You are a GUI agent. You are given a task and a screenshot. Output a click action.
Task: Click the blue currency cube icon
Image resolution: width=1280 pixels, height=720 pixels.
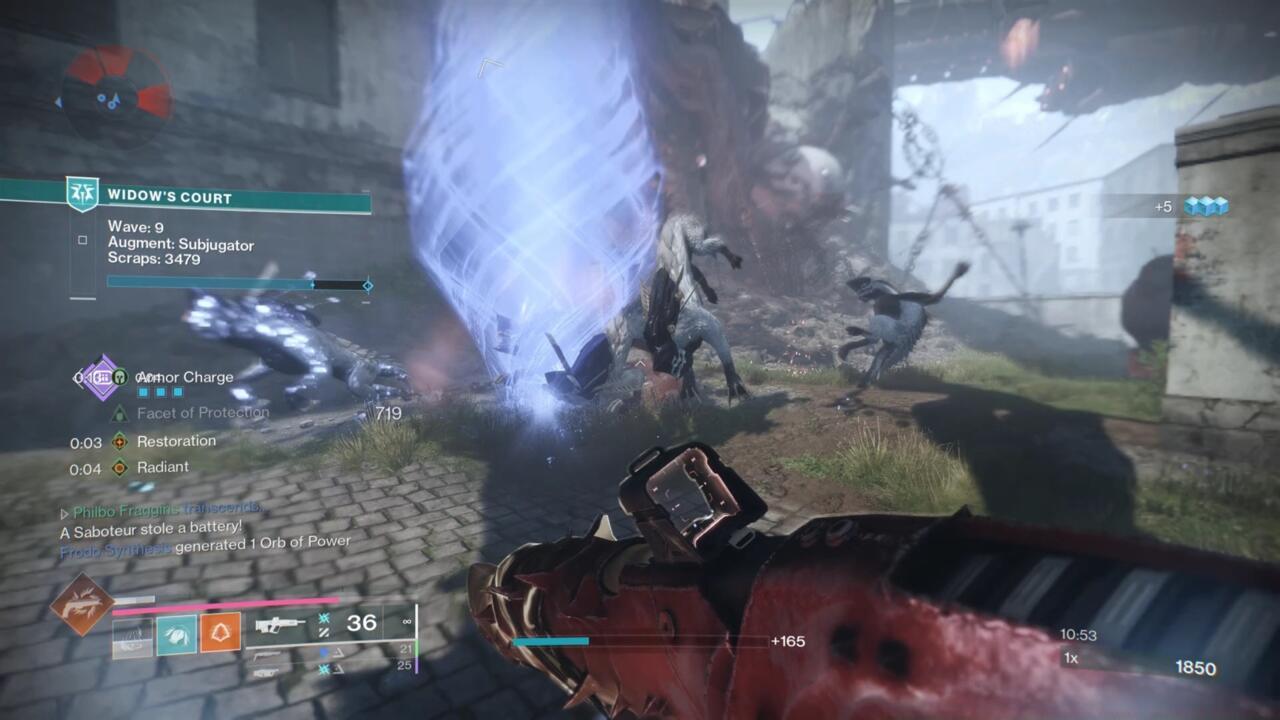pyautogui.click(x=1207, y=203)
